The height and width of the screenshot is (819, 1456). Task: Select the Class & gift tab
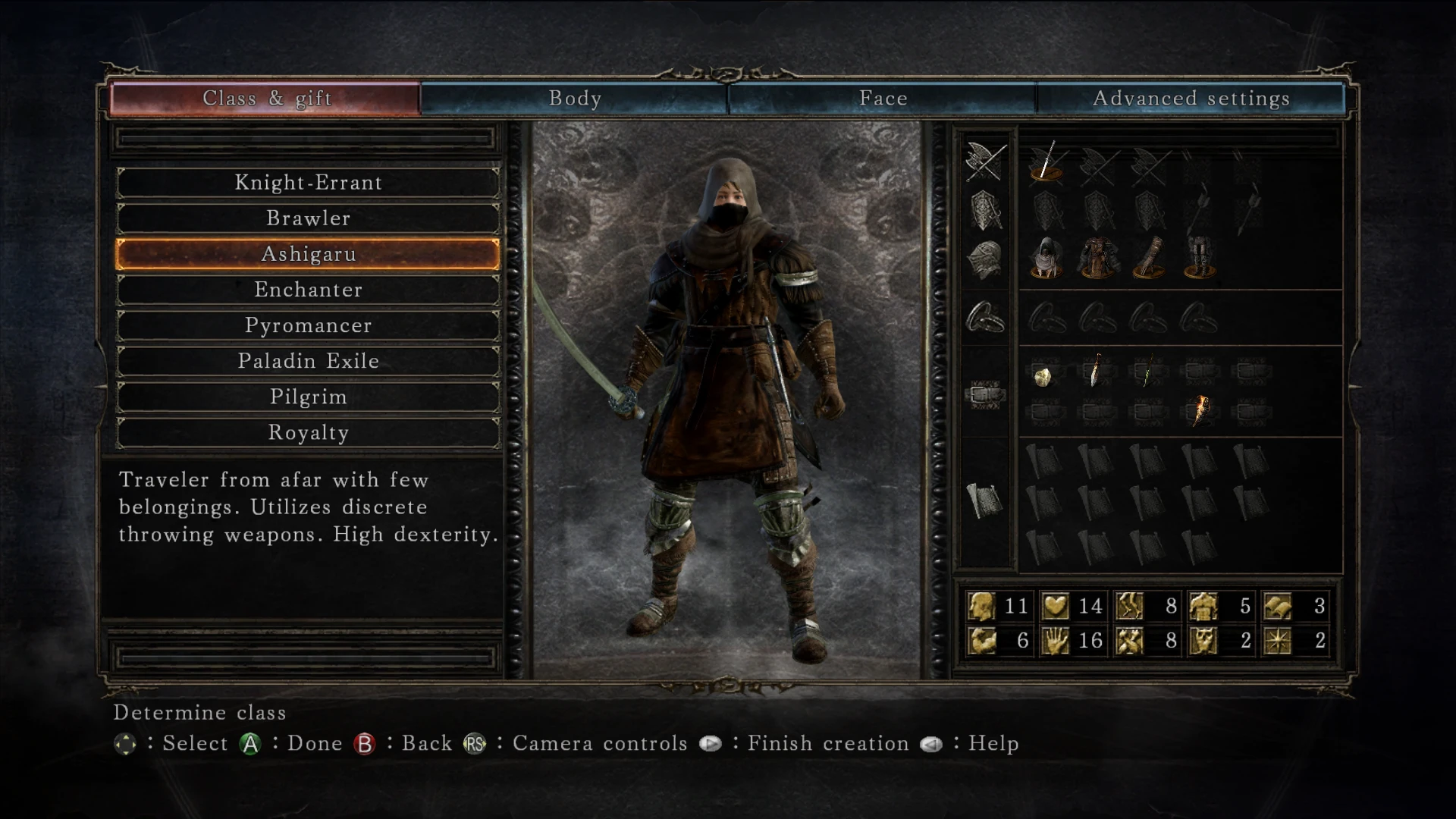point(266,99)
